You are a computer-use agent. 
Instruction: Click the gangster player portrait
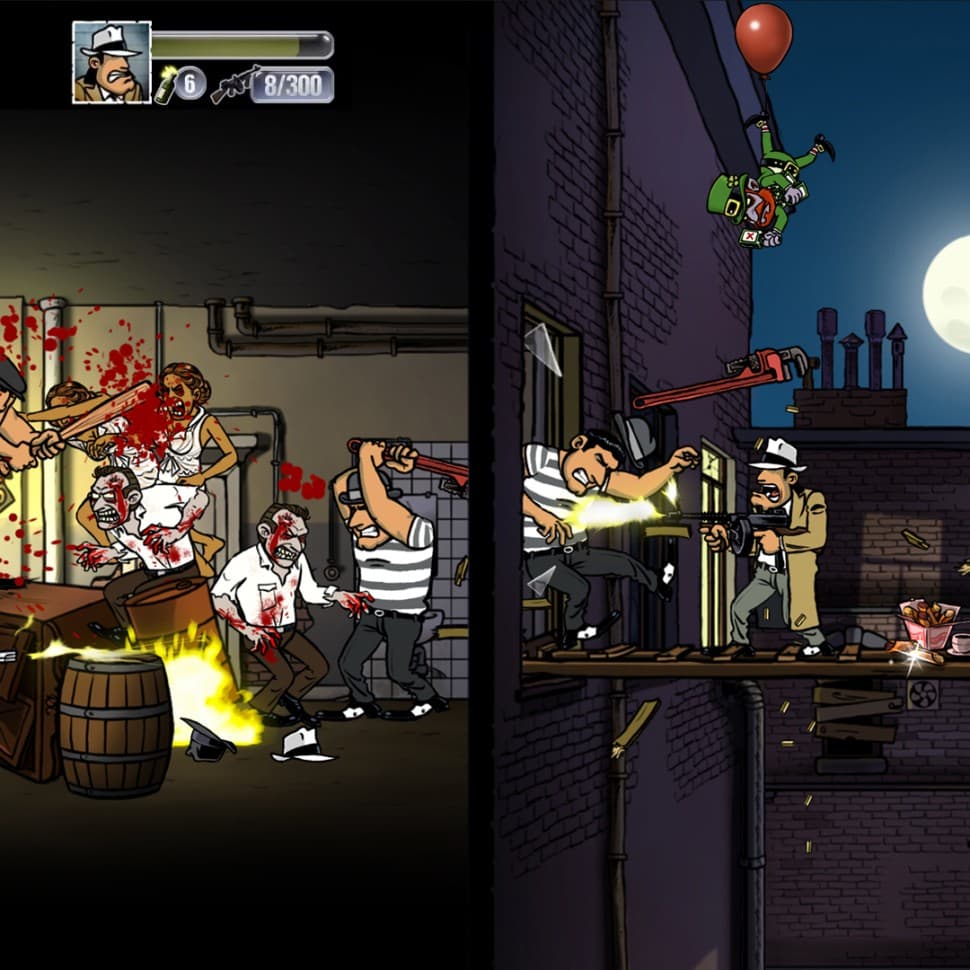pos(111,62)
